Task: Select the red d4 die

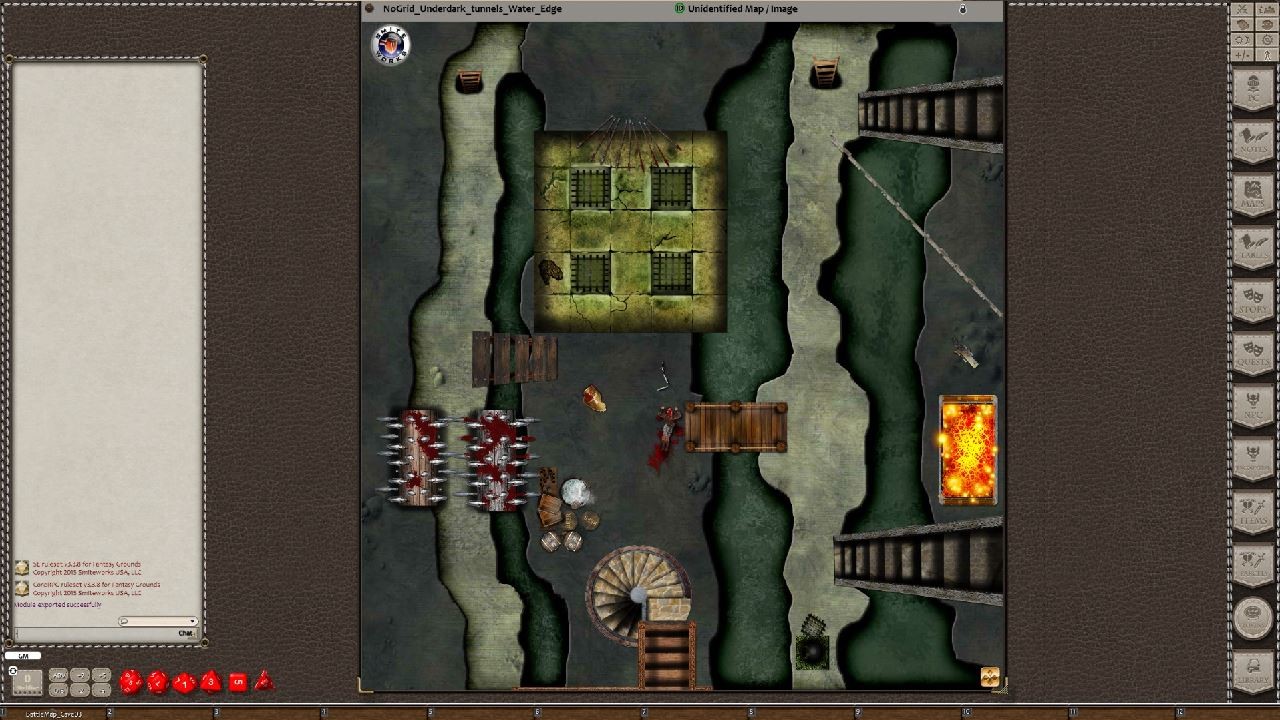Action: point(264,684)
